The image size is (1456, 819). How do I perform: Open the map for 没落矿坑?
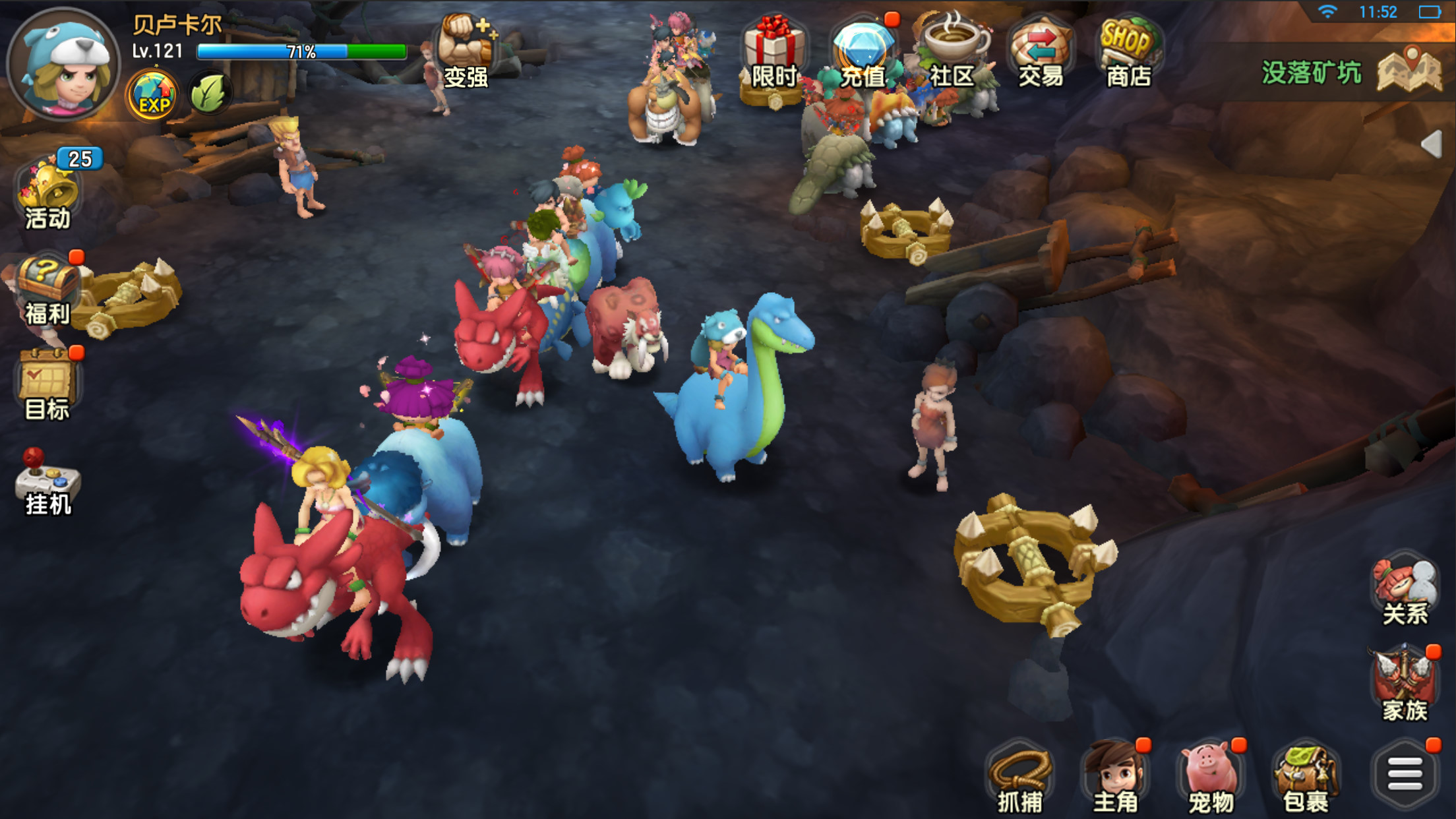click(1409, 71)
